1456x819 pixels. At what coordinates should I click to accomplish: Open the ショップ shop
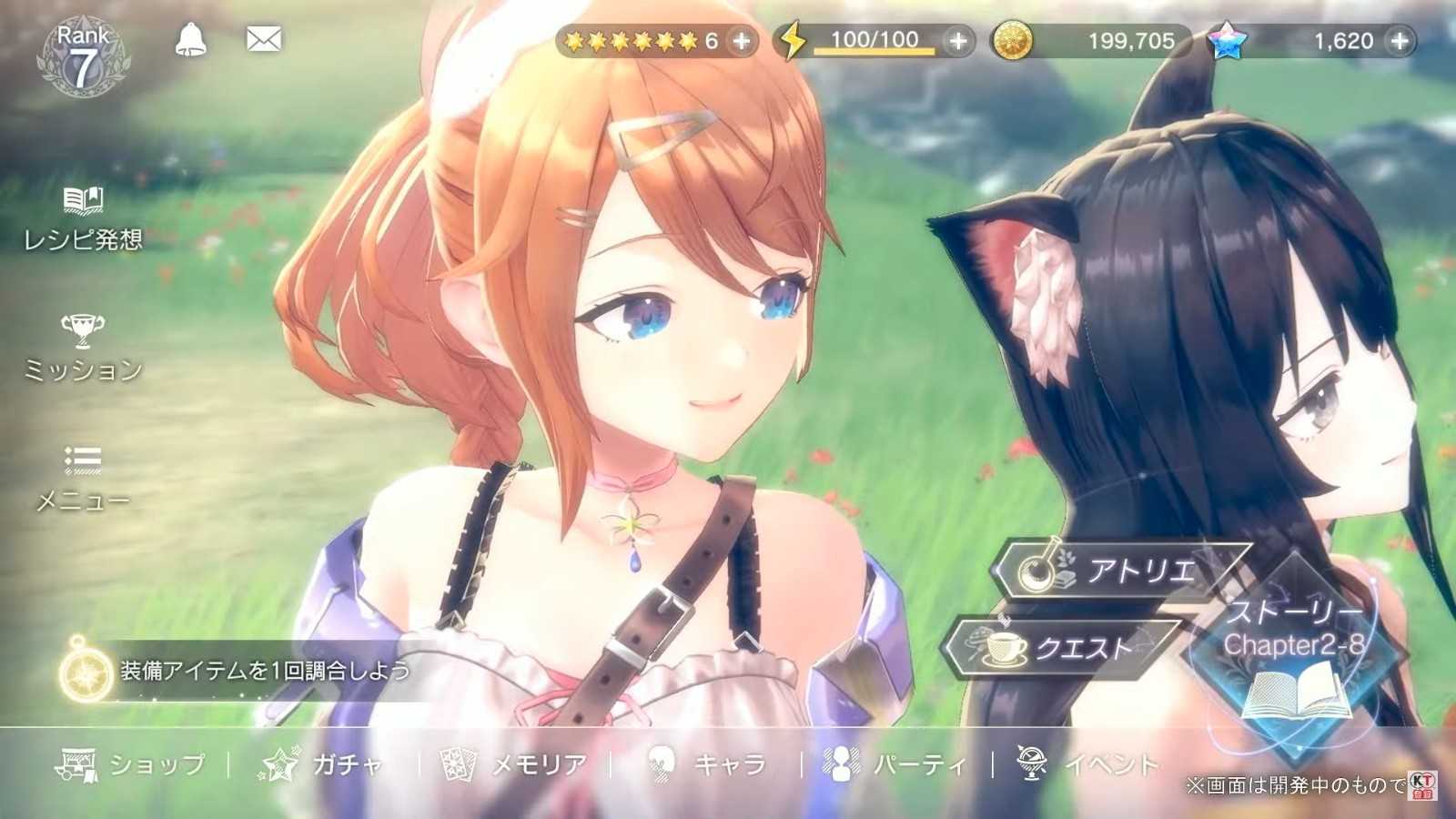(x=132, y=764)
